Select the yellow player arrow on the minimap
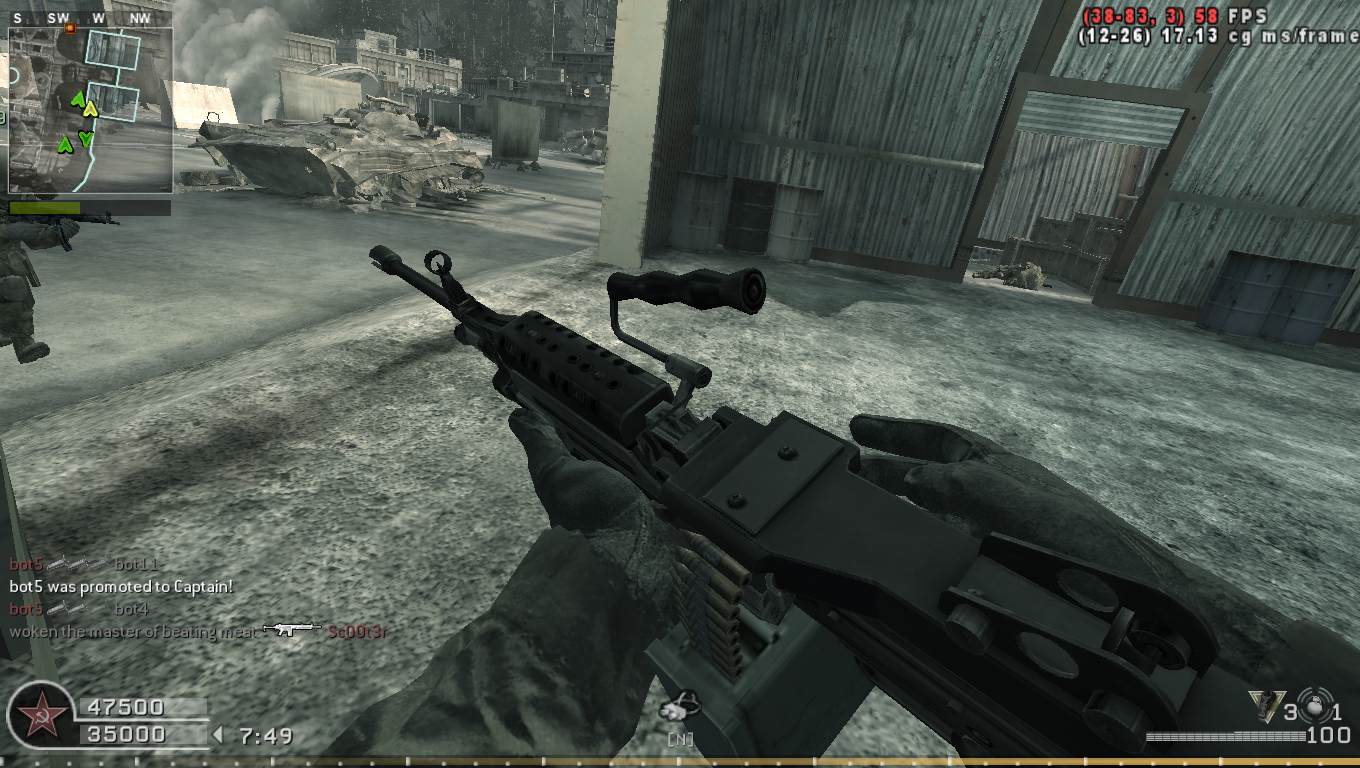Viewport: 1360px width, 768px height. 91,108
